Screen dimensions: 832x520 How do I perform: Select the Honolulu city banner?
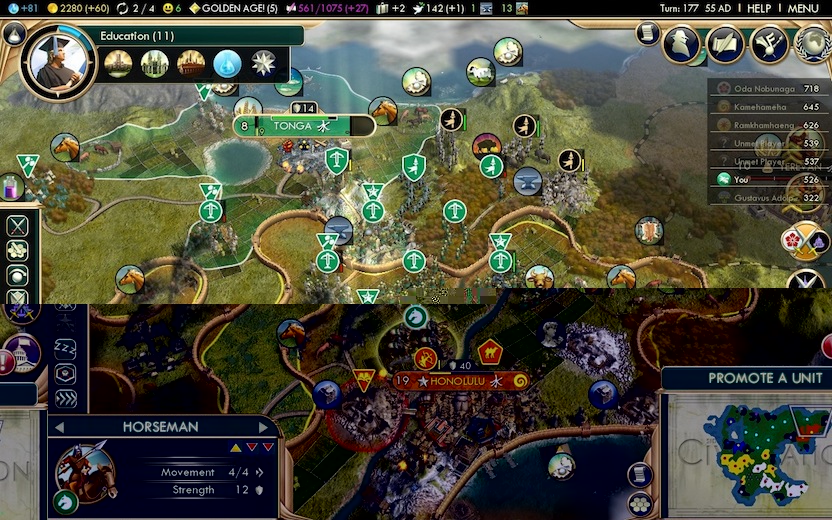(x=462, y=381)
